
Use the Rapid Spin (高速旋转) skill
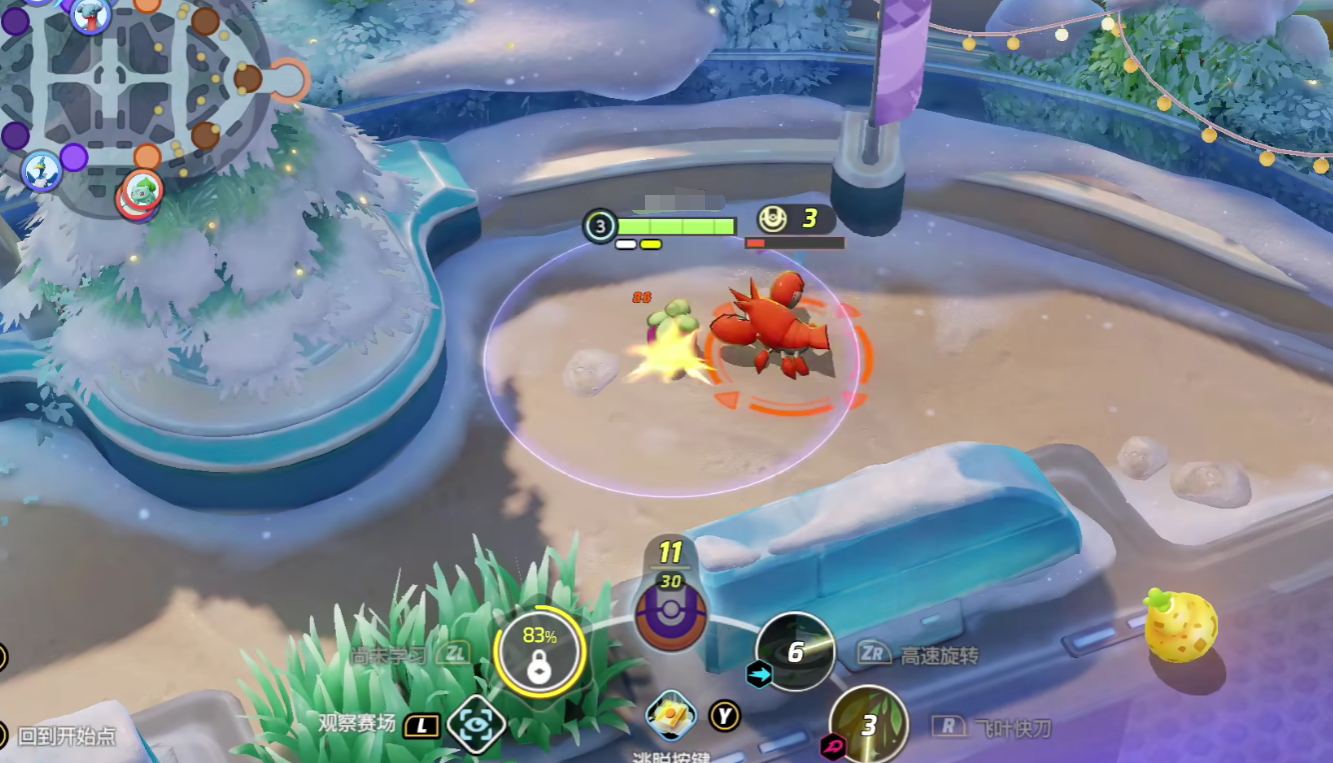pyautogui.click(x=795, y=652)
